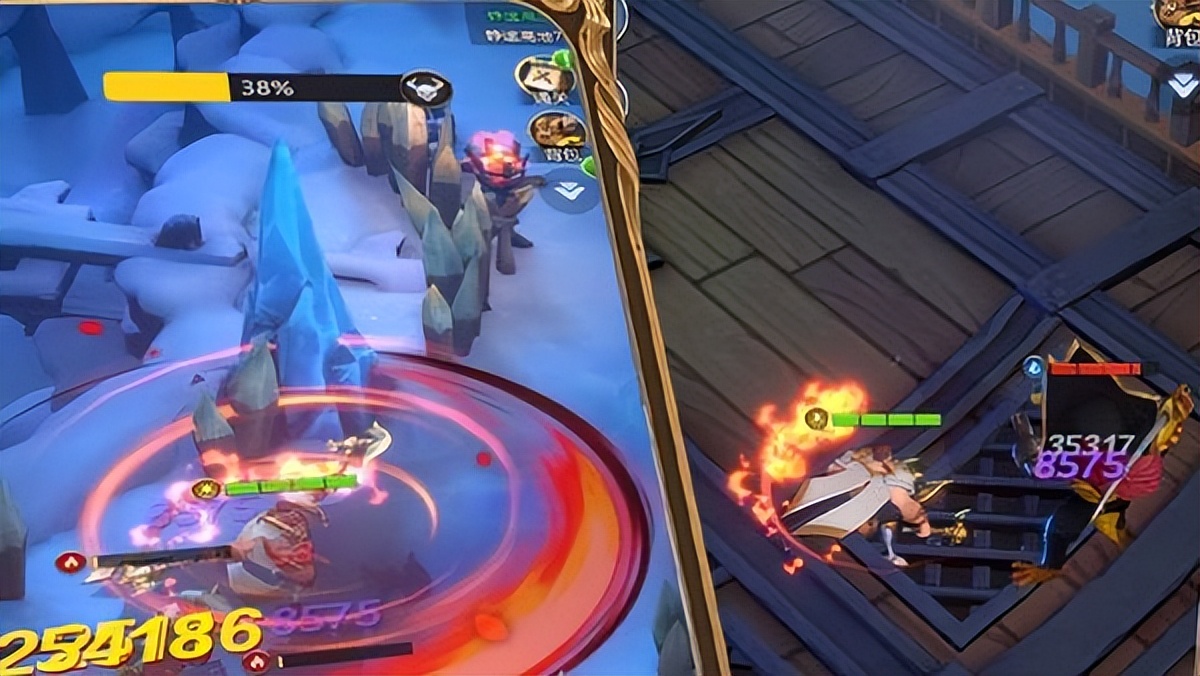
Task: Expand the chevron menu over the wooden deck
Action: click(x=1183, y=82)
